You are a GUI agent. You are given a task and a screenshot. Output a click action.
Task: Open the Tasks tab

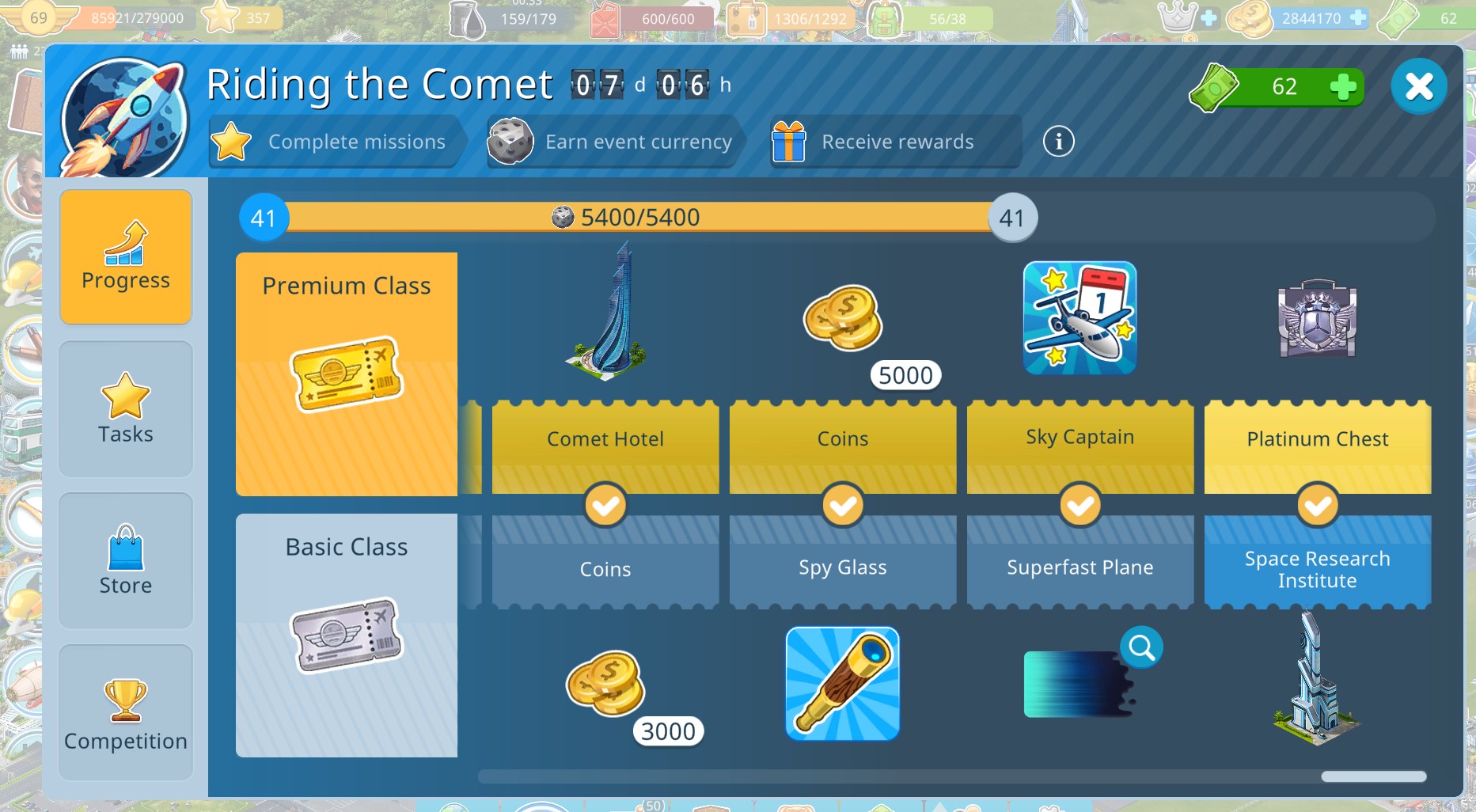pos(126,408)
